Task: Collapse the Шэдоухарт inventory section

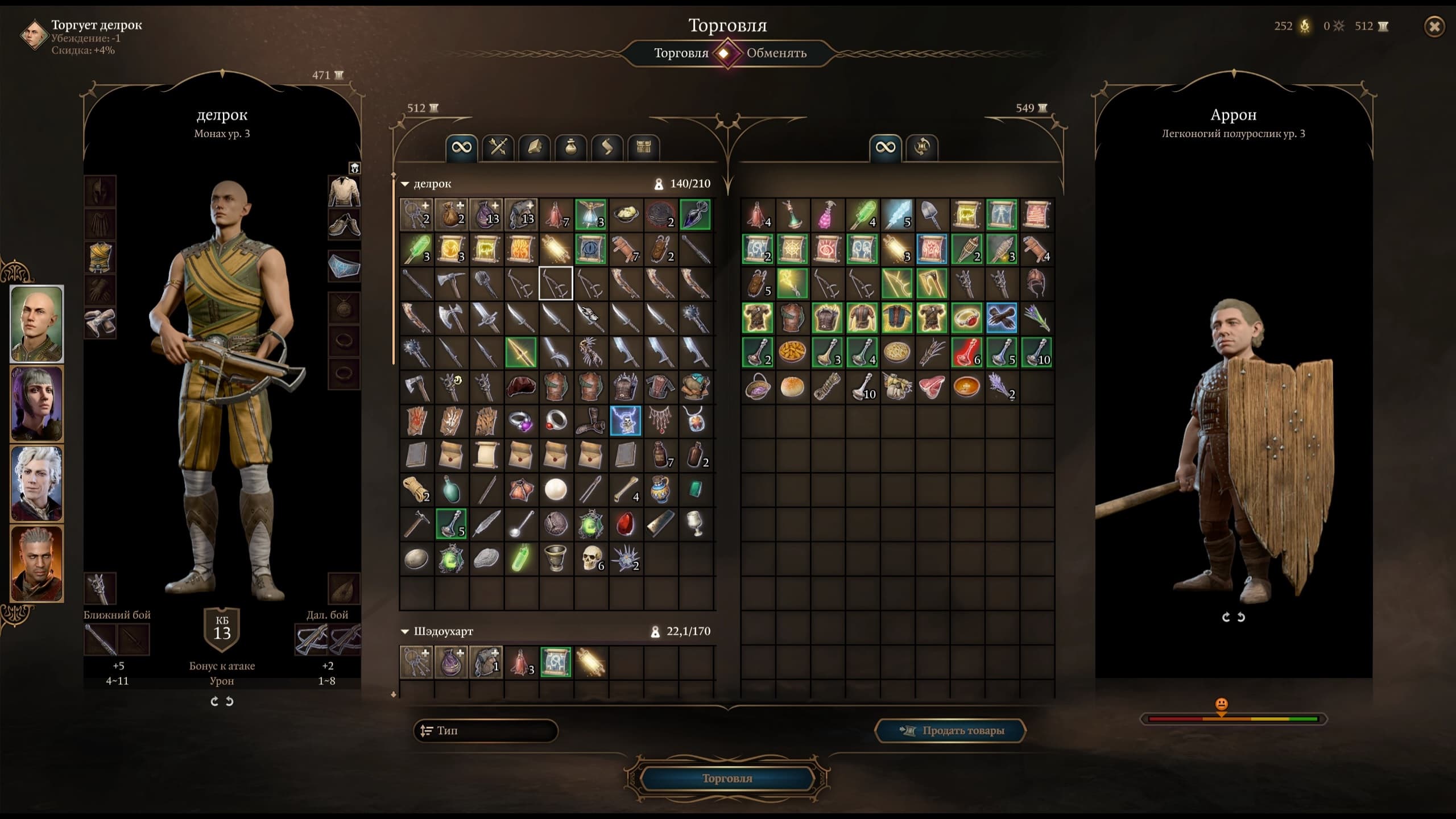Action: (406, 632)
